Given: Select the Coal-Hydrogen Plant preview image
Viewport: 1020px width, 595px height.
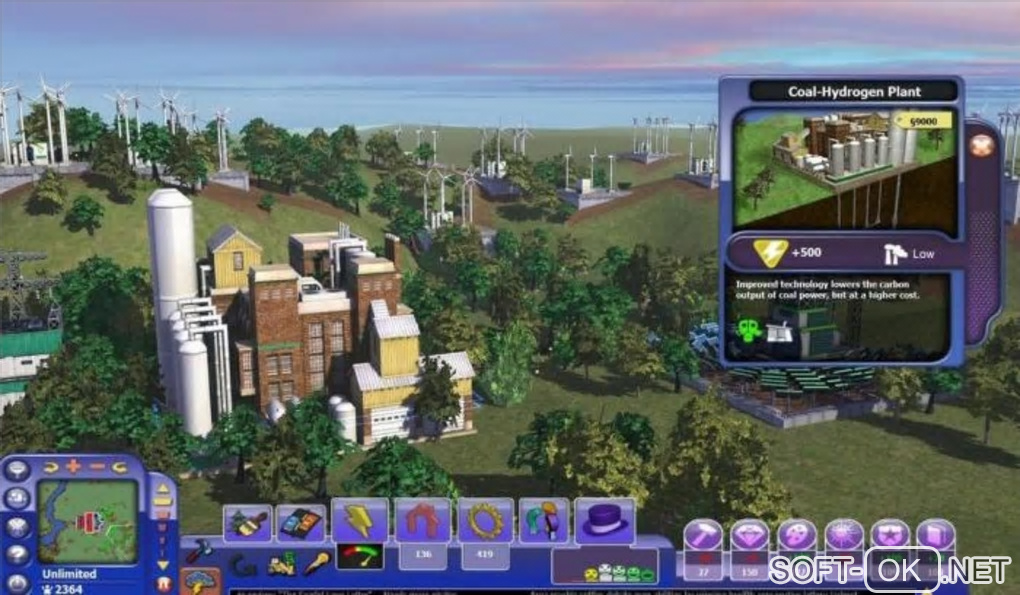Looking at the screenshot, I should (844, 166).
